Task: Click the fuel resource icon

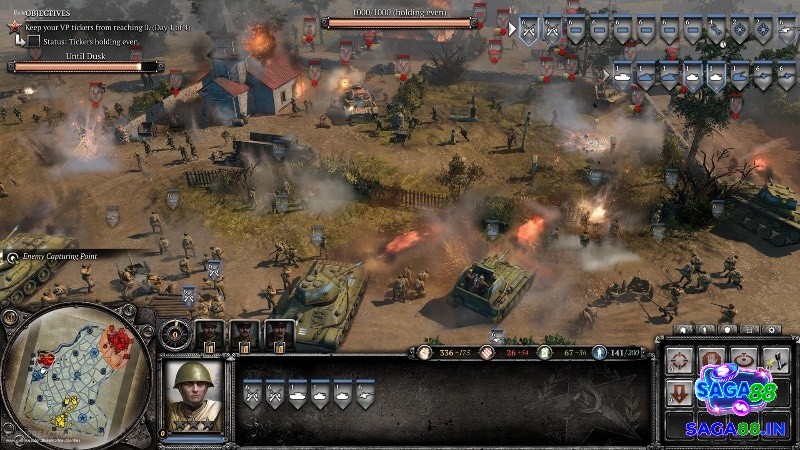Action: point(542,352)
